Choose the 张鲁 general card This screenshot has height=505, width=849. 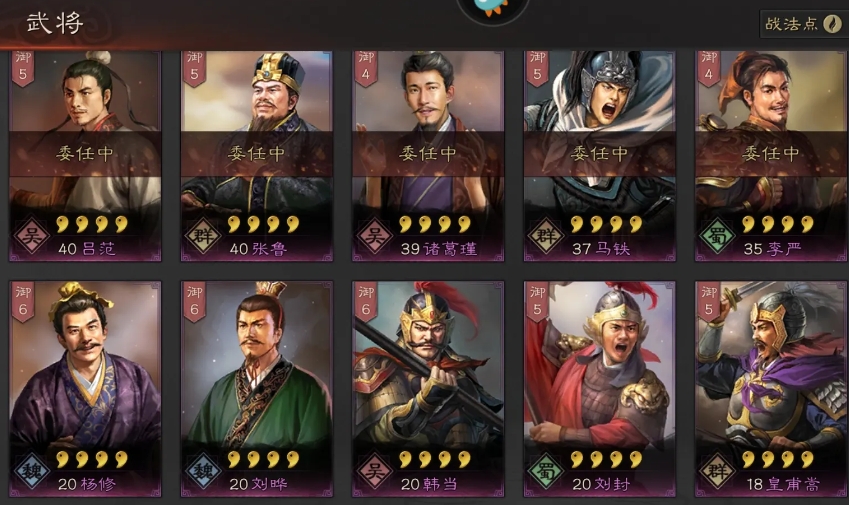(x=256, y=155)
